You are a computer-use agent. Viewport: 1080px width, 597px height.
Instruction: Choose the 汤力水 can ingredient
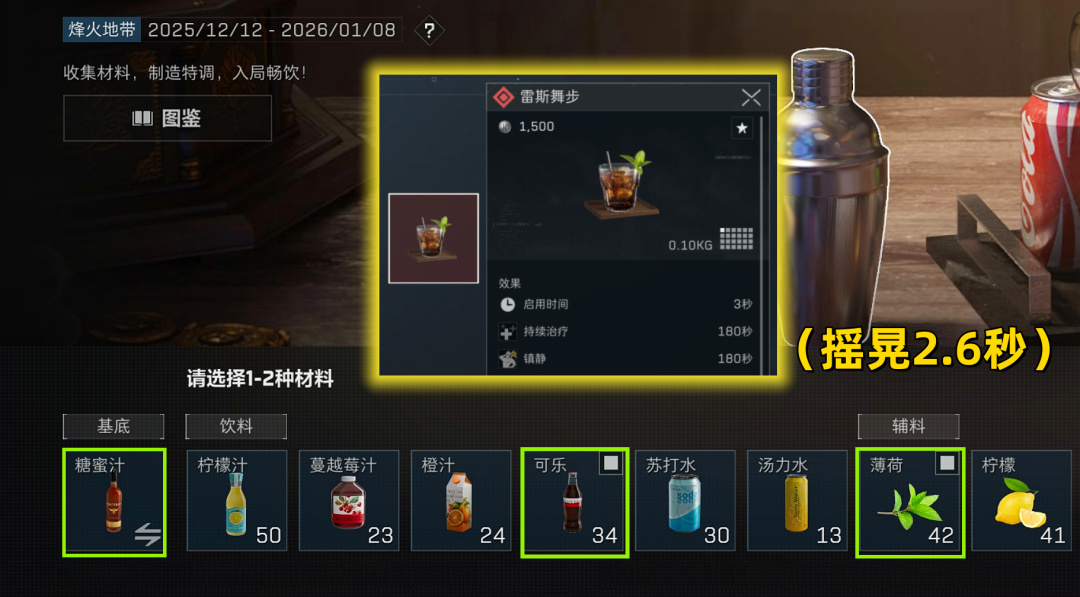tap(797, 501)
